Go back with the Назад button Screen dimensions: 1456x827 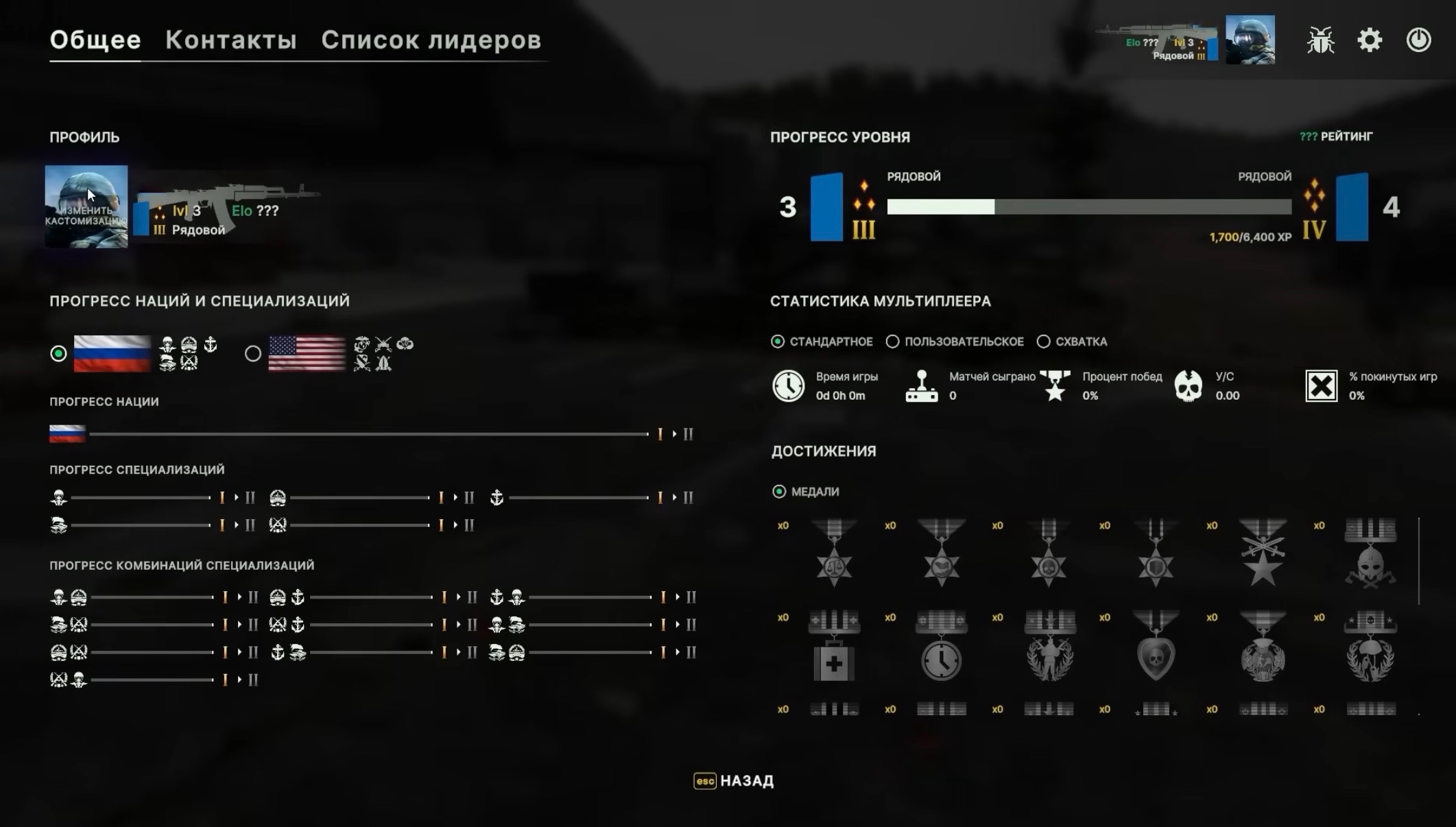(734, 781)
